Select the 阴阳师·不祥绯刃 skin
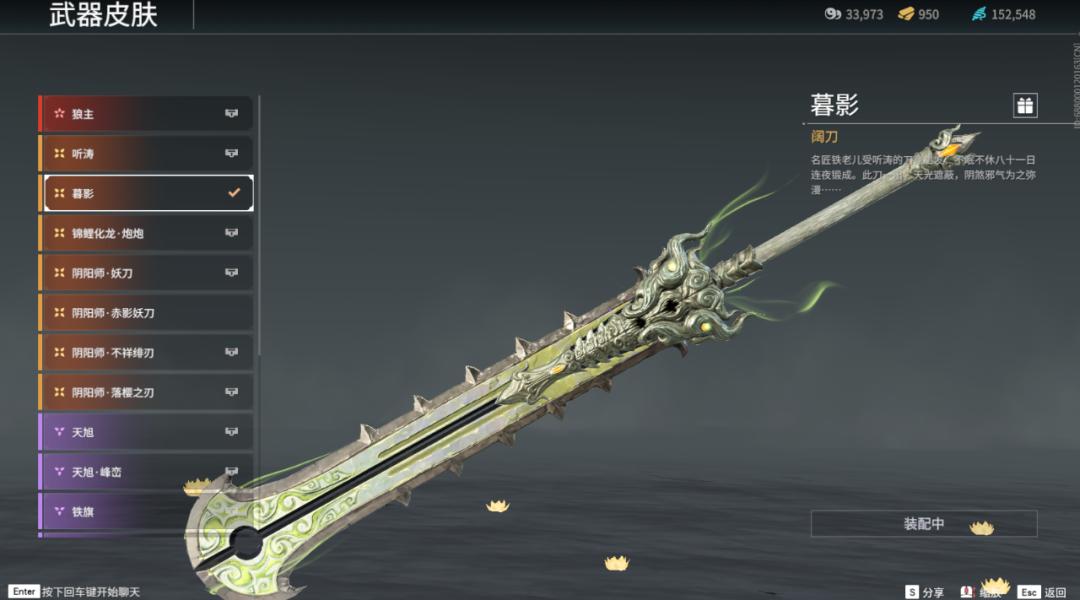The width and height of the screenshot is (1080, 600). [146, 353]
